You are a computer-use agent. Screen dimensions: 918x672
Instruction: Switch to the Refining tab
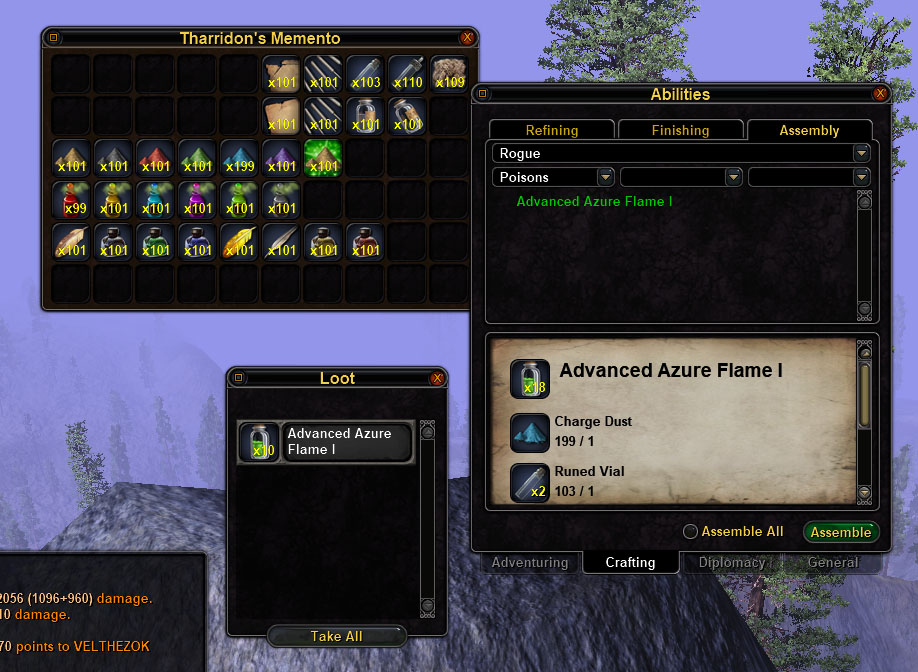point(552,130)
